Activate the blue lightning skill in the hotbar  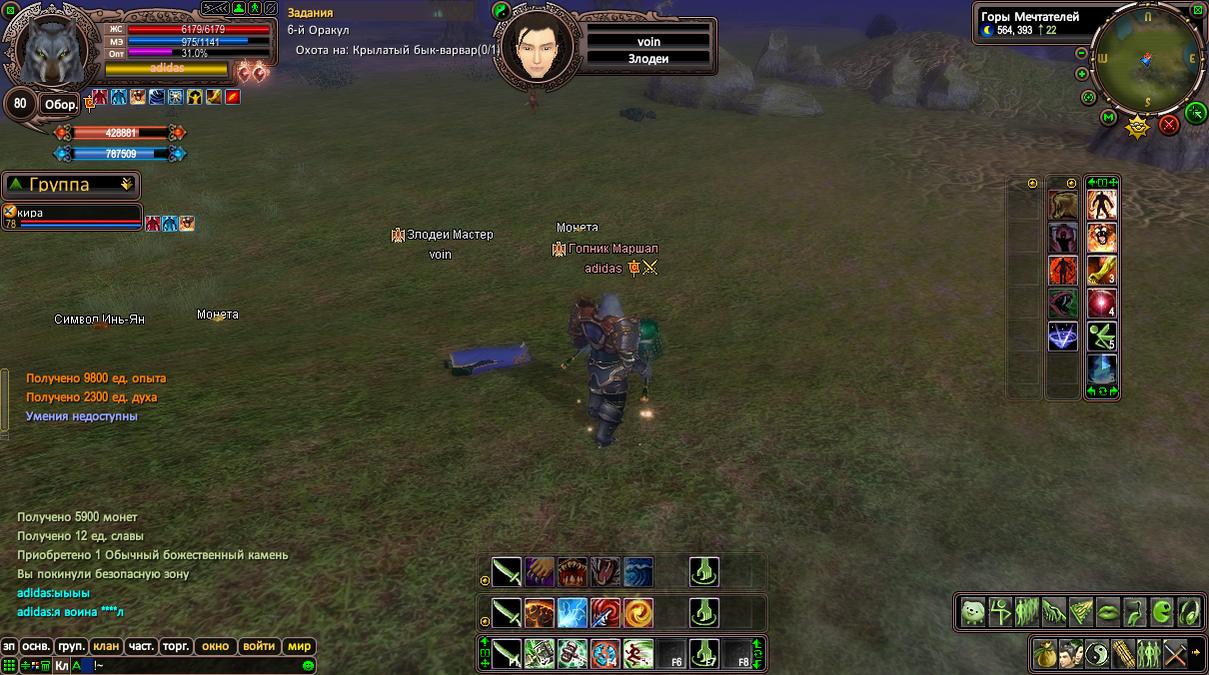point(573,612)
